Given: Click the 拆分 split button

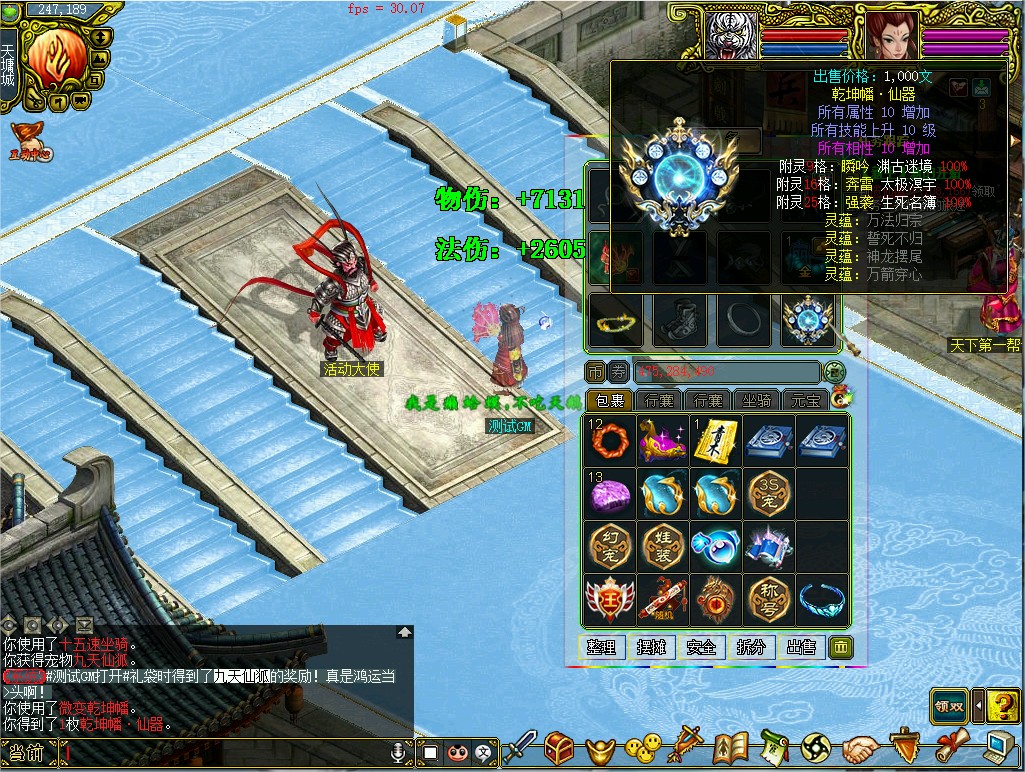Looking at the screenshot, I should tap(751, 647).
